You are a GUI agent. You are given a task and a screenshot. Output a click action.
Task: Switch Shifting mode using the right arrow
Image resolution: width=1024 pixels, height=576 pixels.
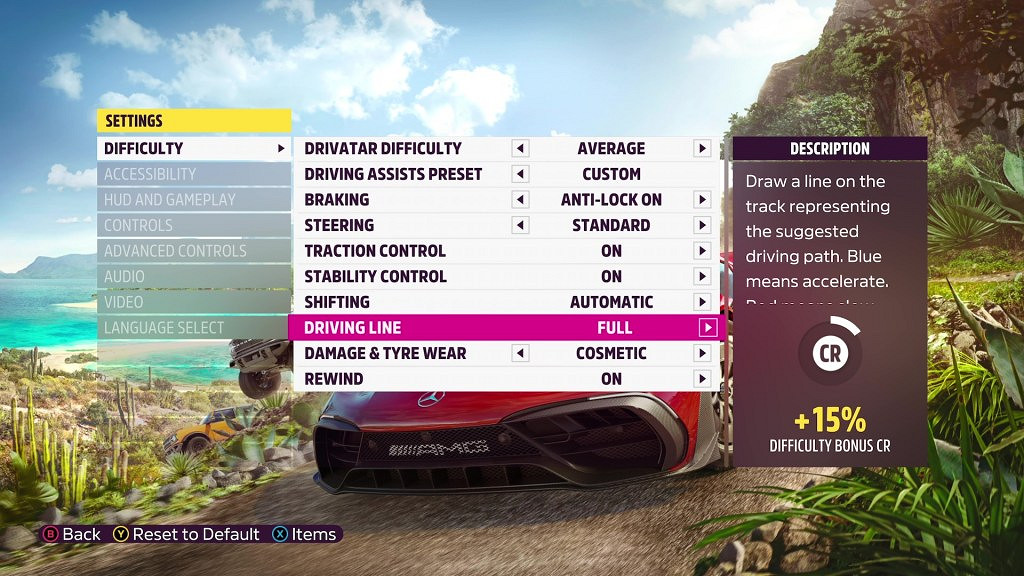pyautogui.click(x=703, y=302)
